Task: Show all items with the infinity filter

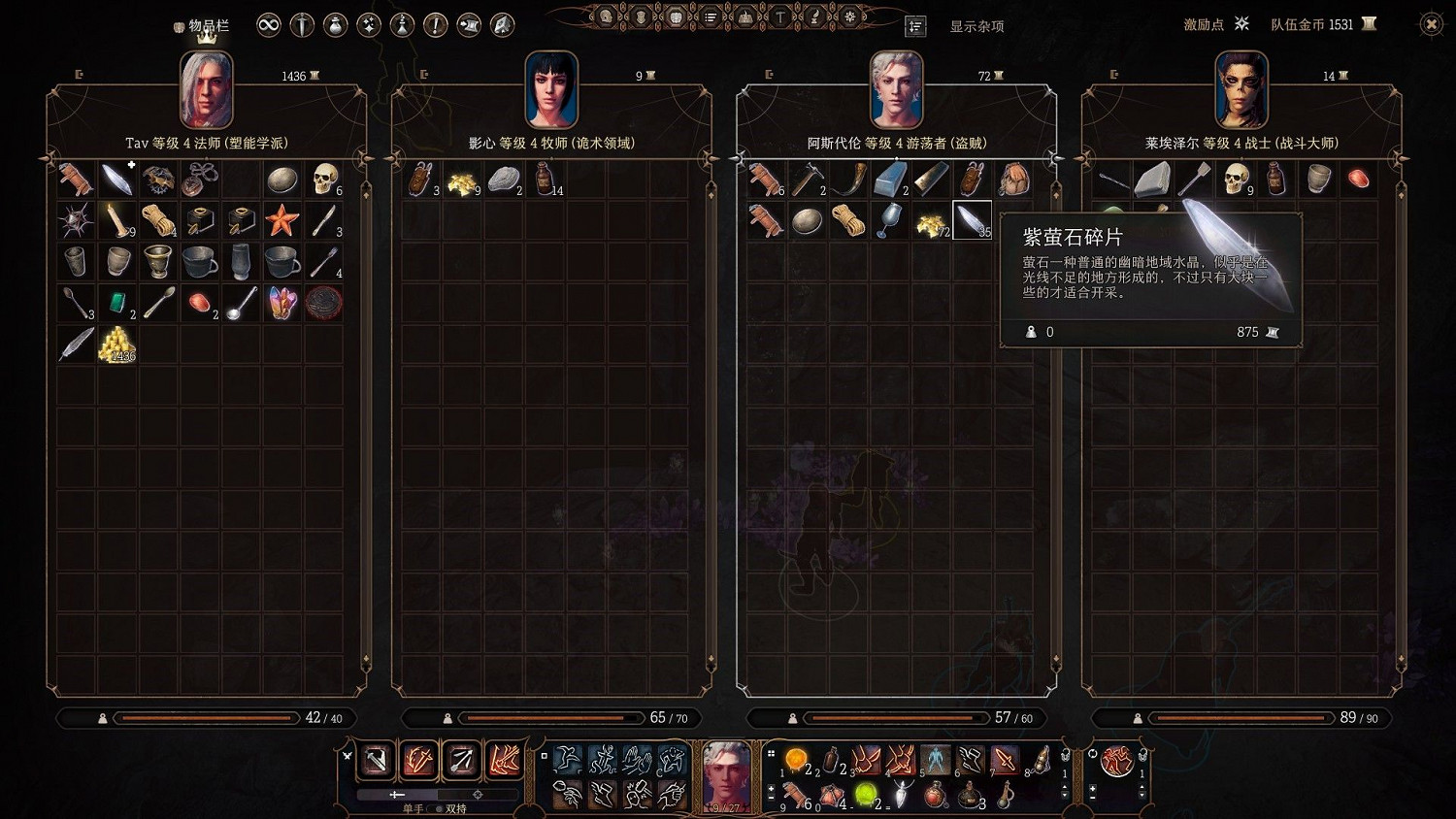Action: tap(269, 25)
